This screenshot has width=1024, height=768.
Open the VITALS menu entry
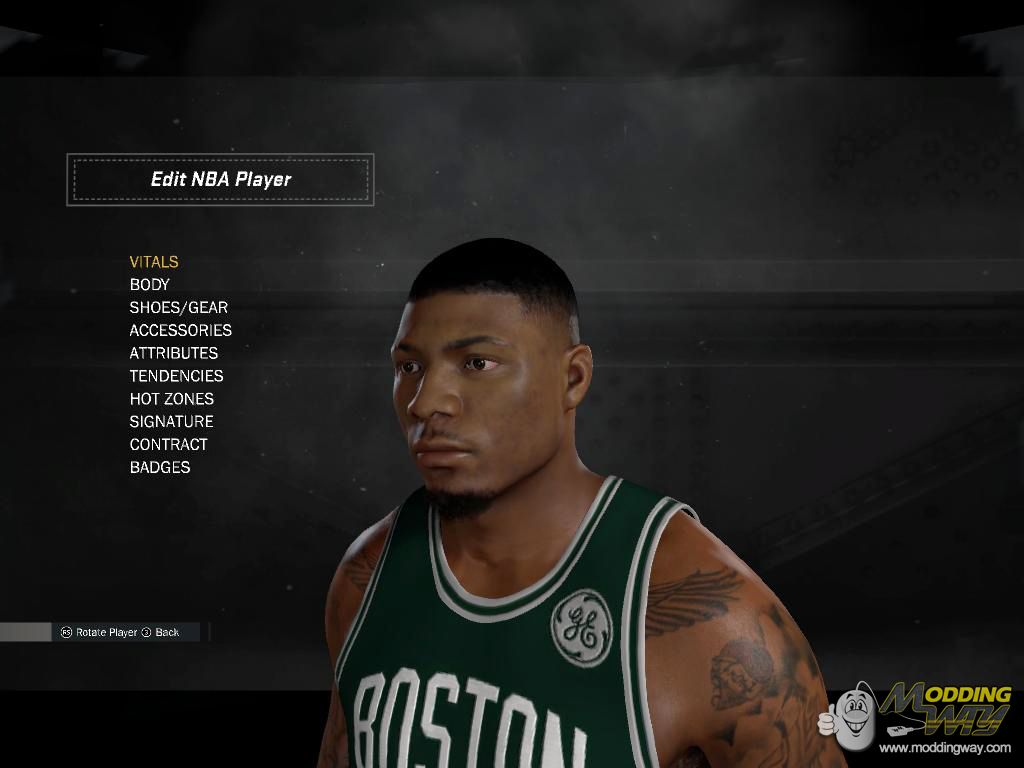(154, 262)
